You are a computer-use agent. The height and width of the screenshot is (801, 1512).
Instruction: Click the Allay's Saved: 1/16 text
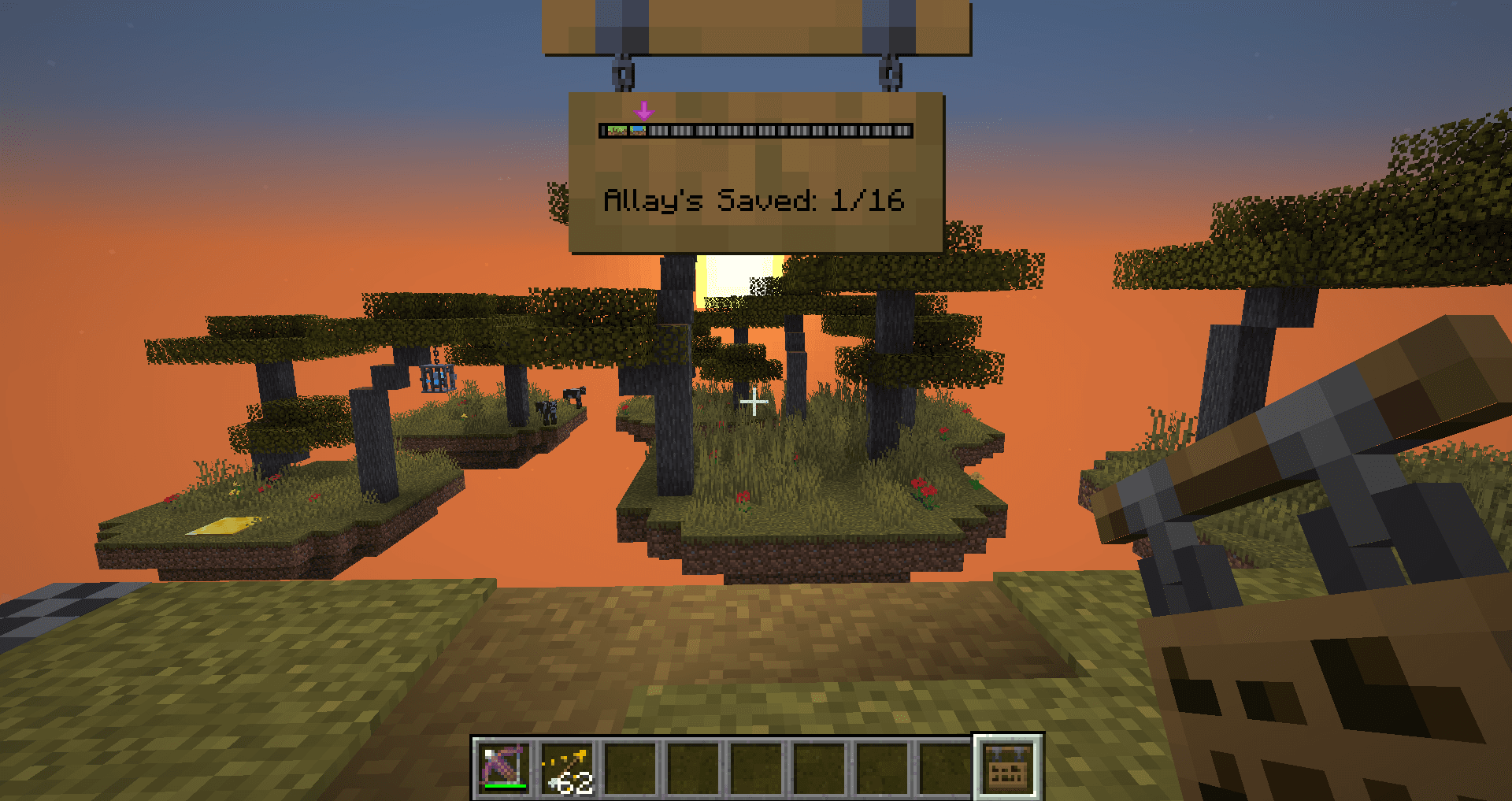click(754, 201)
